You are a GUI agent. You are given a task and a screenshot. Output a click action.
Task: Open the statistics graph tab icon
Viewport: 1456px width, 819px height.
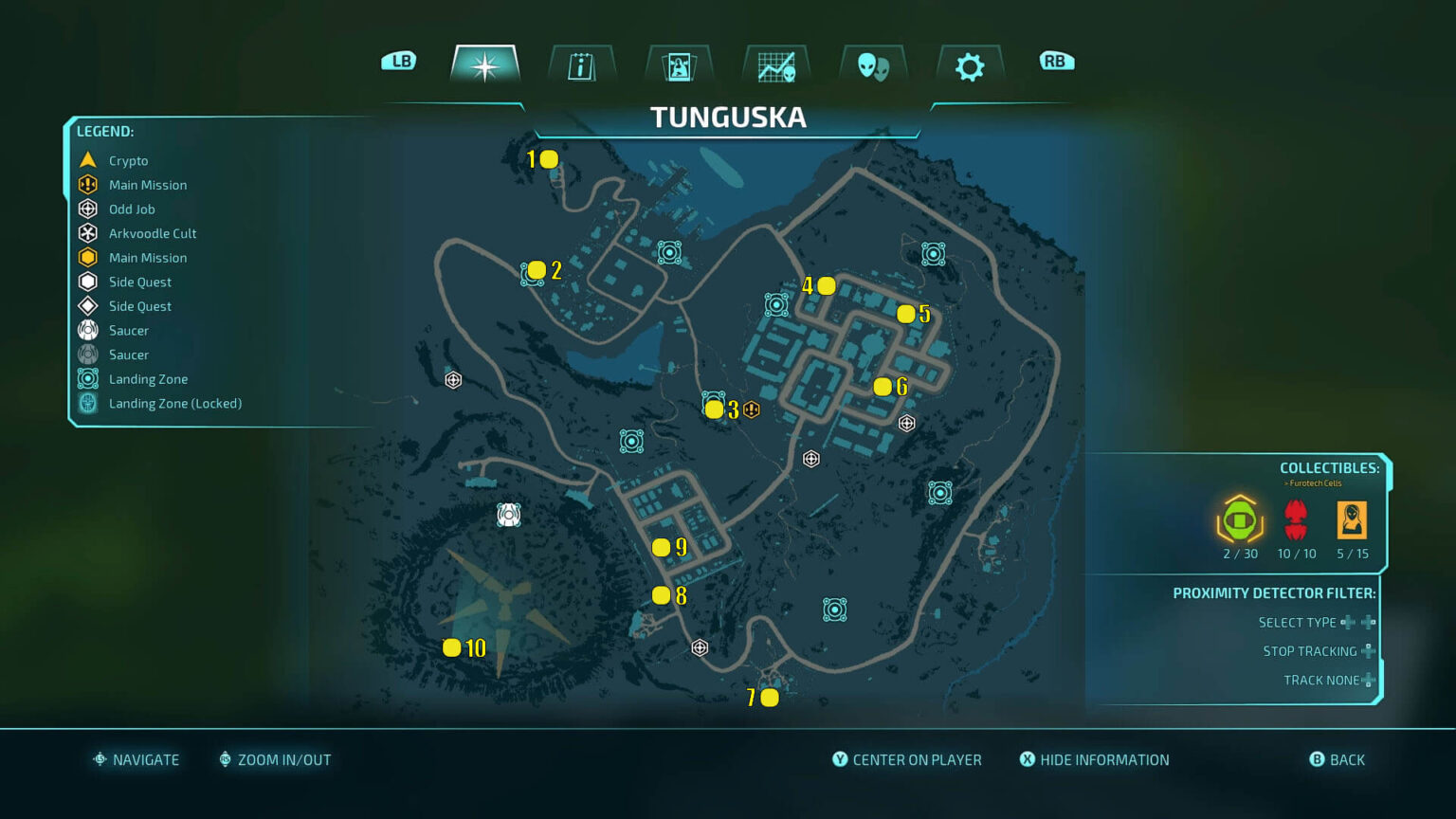[775, 64]
